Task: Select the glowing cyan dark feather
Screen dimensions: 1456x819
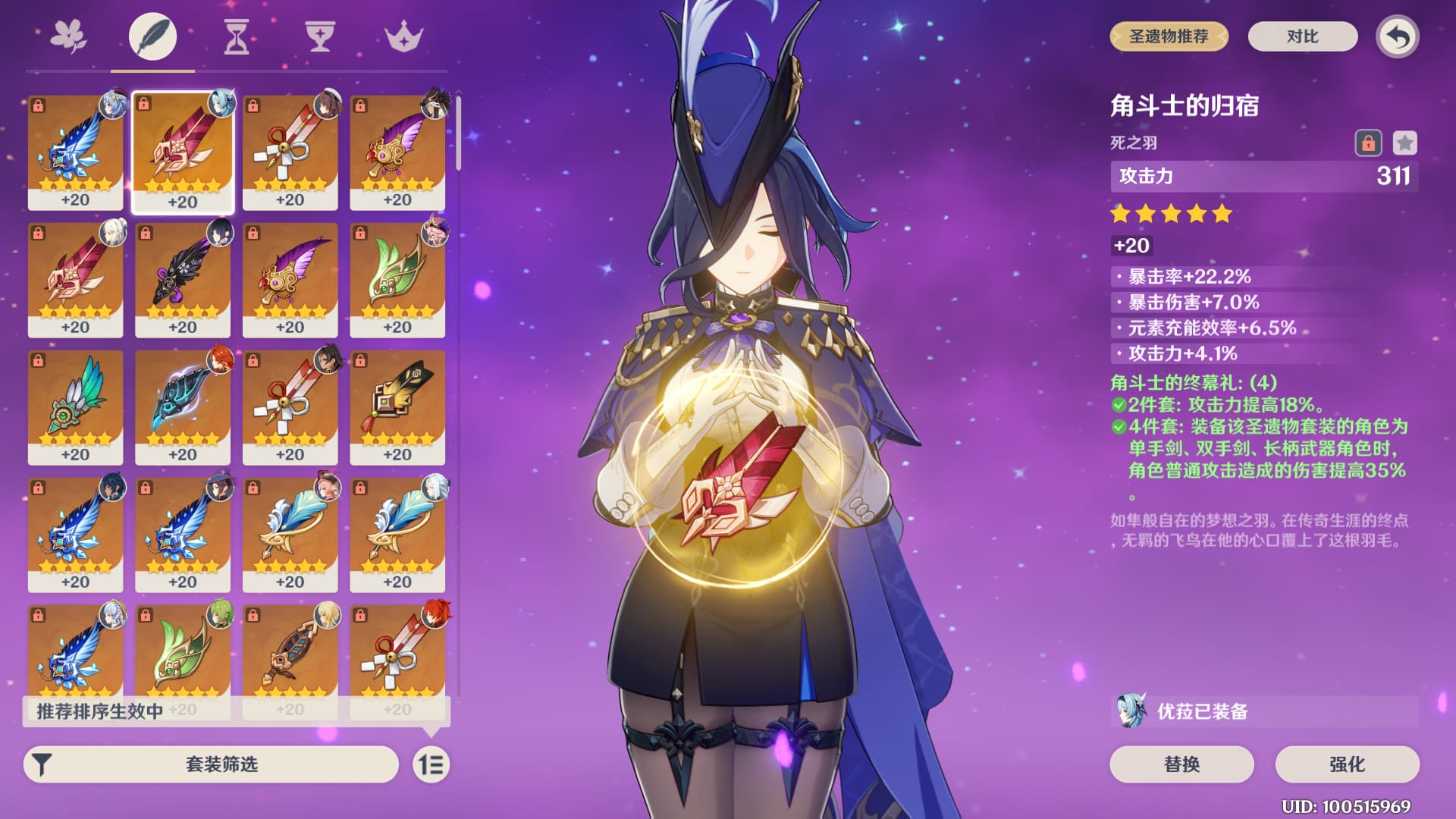Action: [x=183, y=406]
